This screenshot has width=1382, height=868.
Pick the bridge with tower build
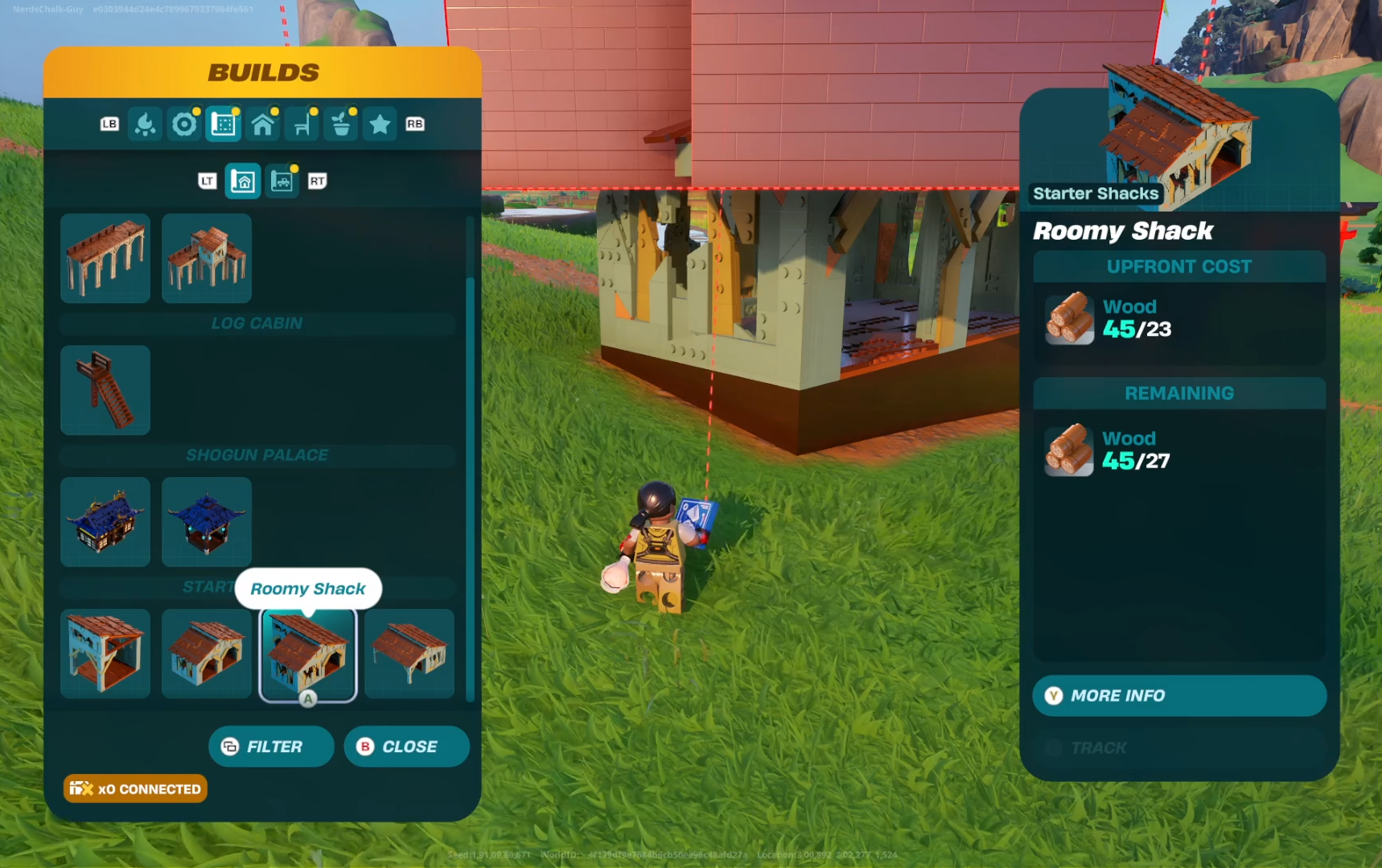207,258
